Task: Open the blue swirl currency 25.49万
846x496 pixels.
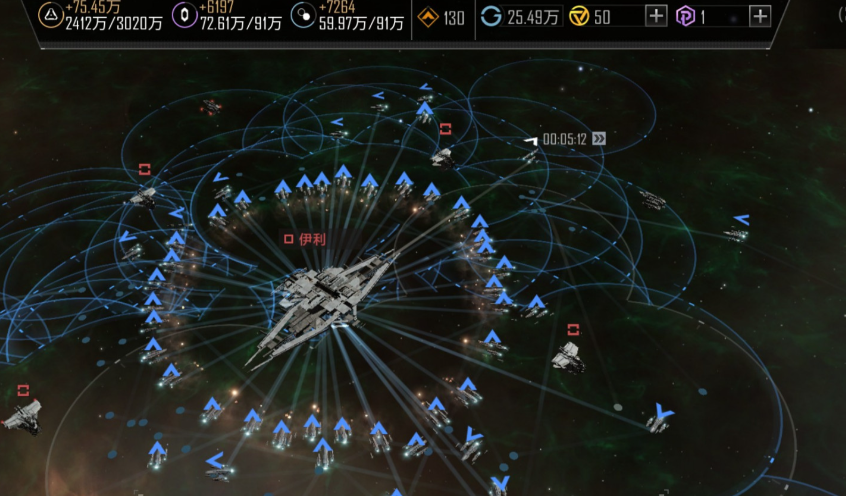Action: tap(520, 16)
